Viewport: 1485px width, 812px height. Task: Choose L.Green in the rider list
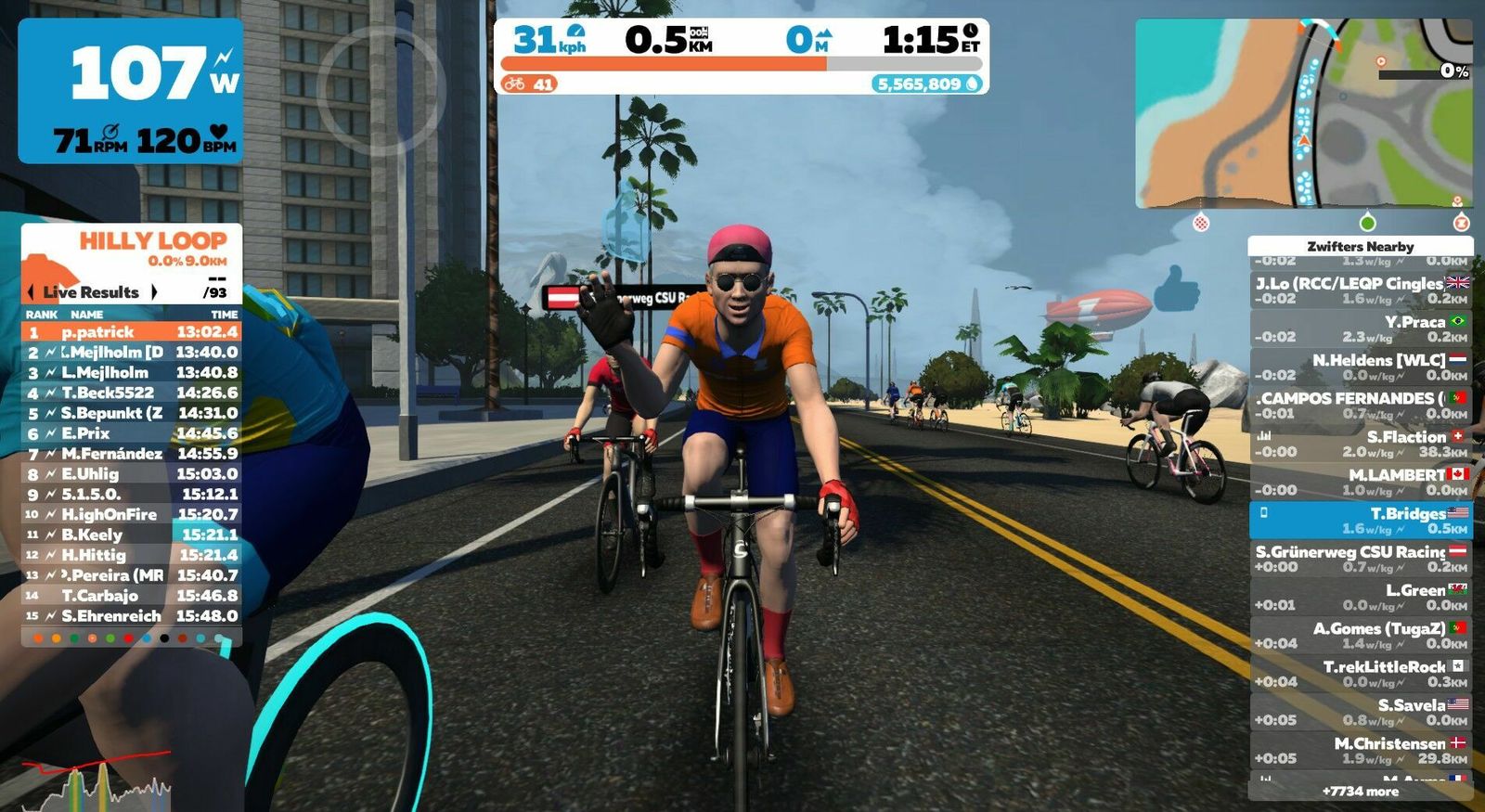(1360, 597)
